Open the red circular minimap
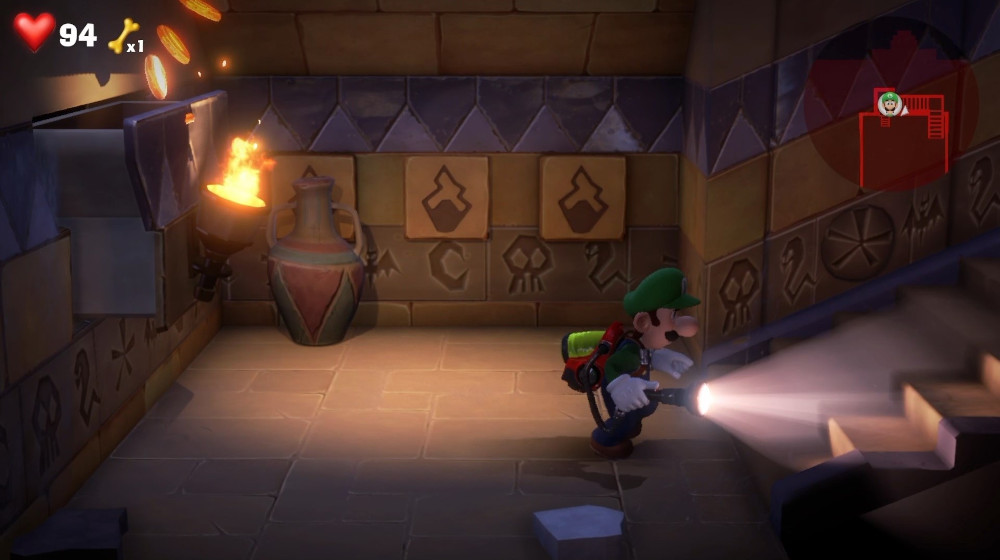The image size is (1000, 560). (x=890, y=105)
